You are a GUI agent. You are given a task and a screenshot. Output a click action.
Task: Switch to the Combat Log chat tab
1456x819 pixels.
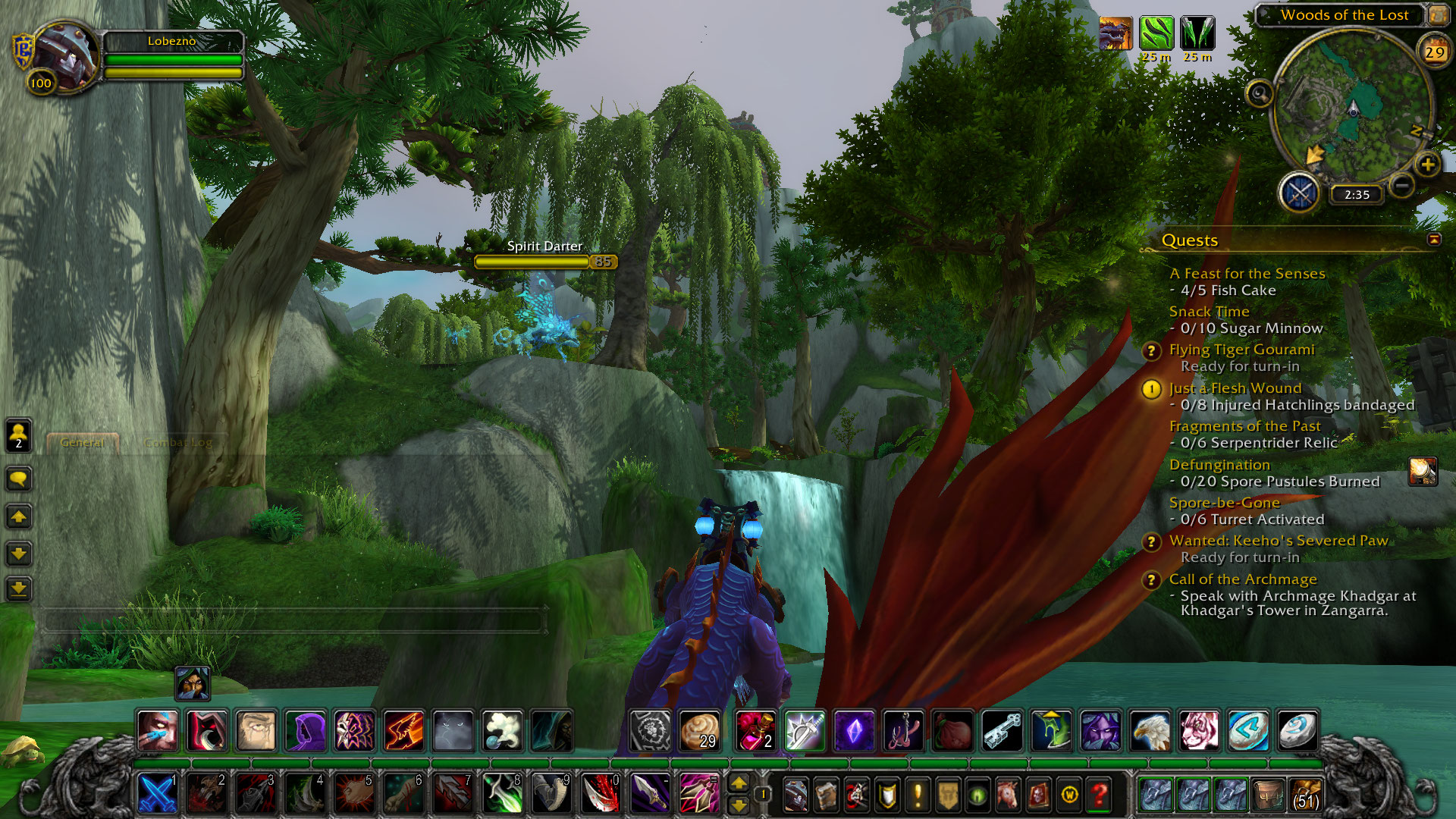(178, 443)
